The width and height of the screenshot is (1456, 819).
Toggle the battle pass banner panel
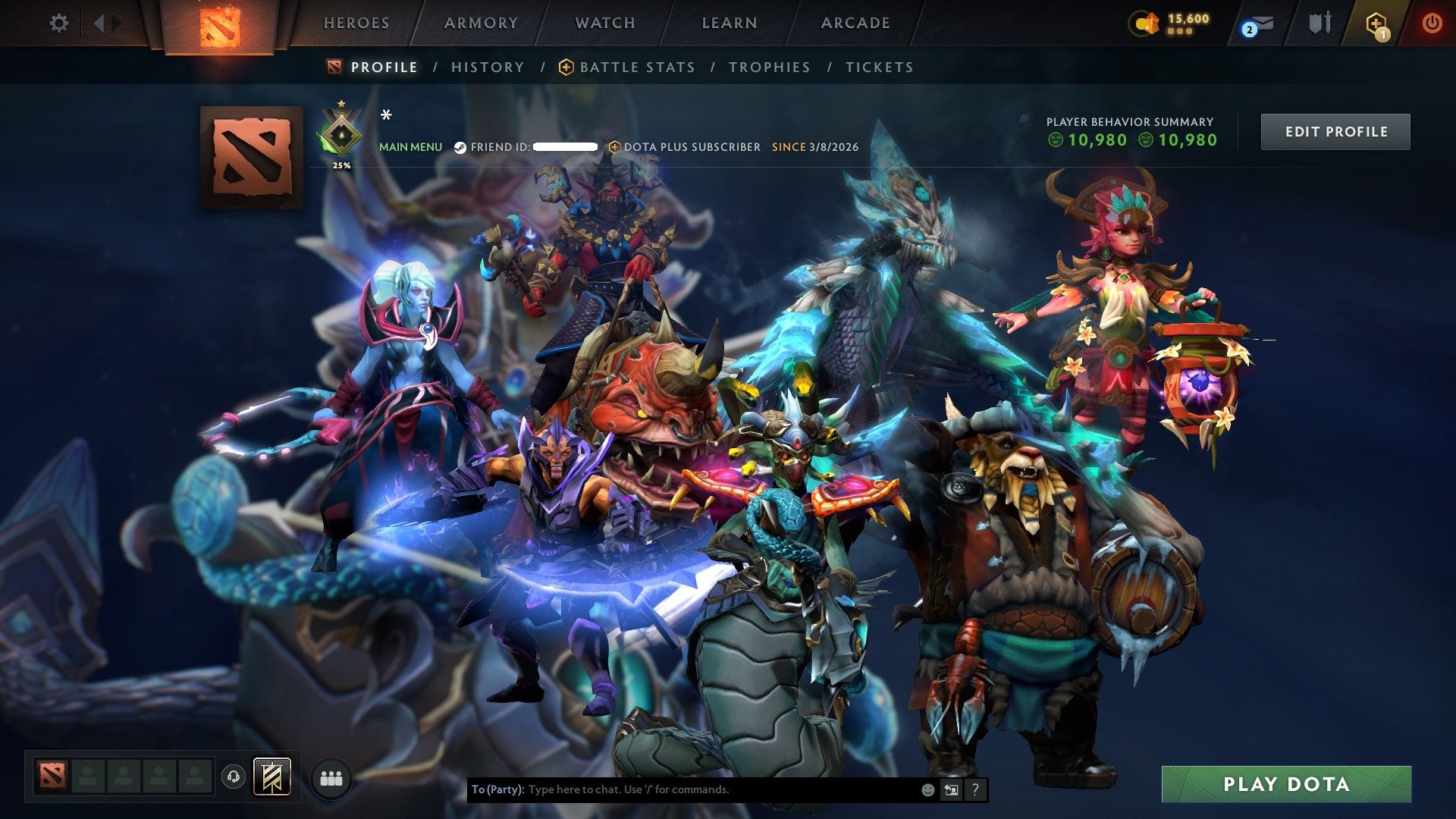point(273,777)
